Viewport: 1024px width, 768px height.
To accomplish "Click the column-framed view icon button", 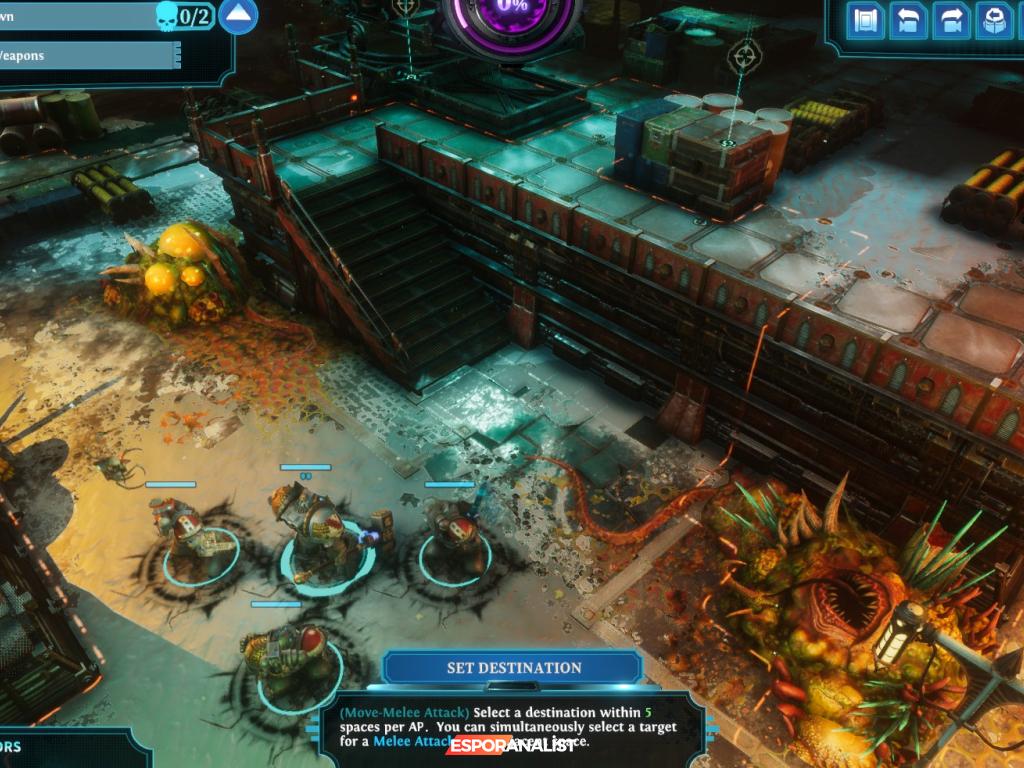I will click(x=866, y=20).
